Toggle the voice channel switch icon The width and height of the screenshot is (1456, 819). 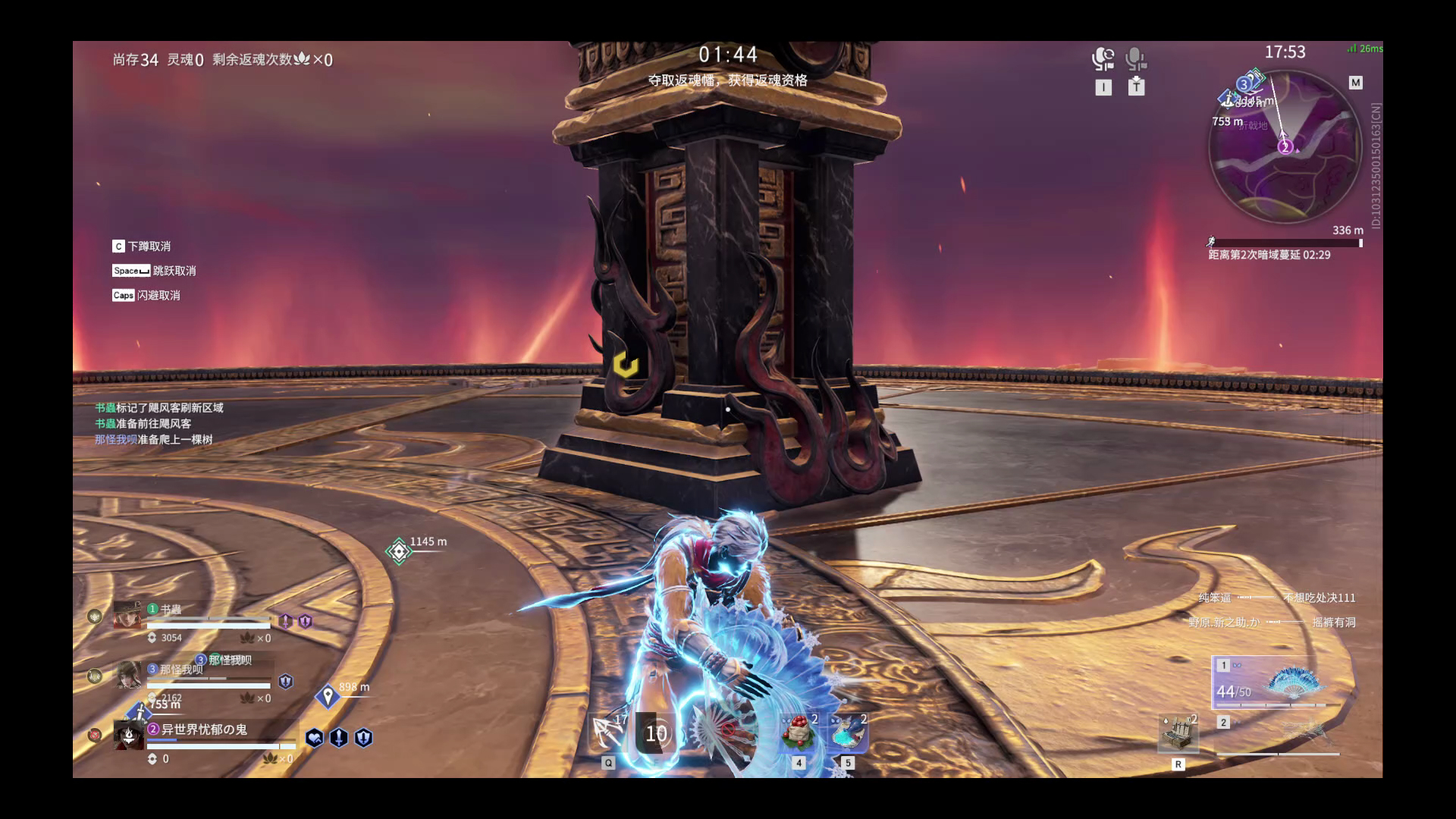(1103, 59)
